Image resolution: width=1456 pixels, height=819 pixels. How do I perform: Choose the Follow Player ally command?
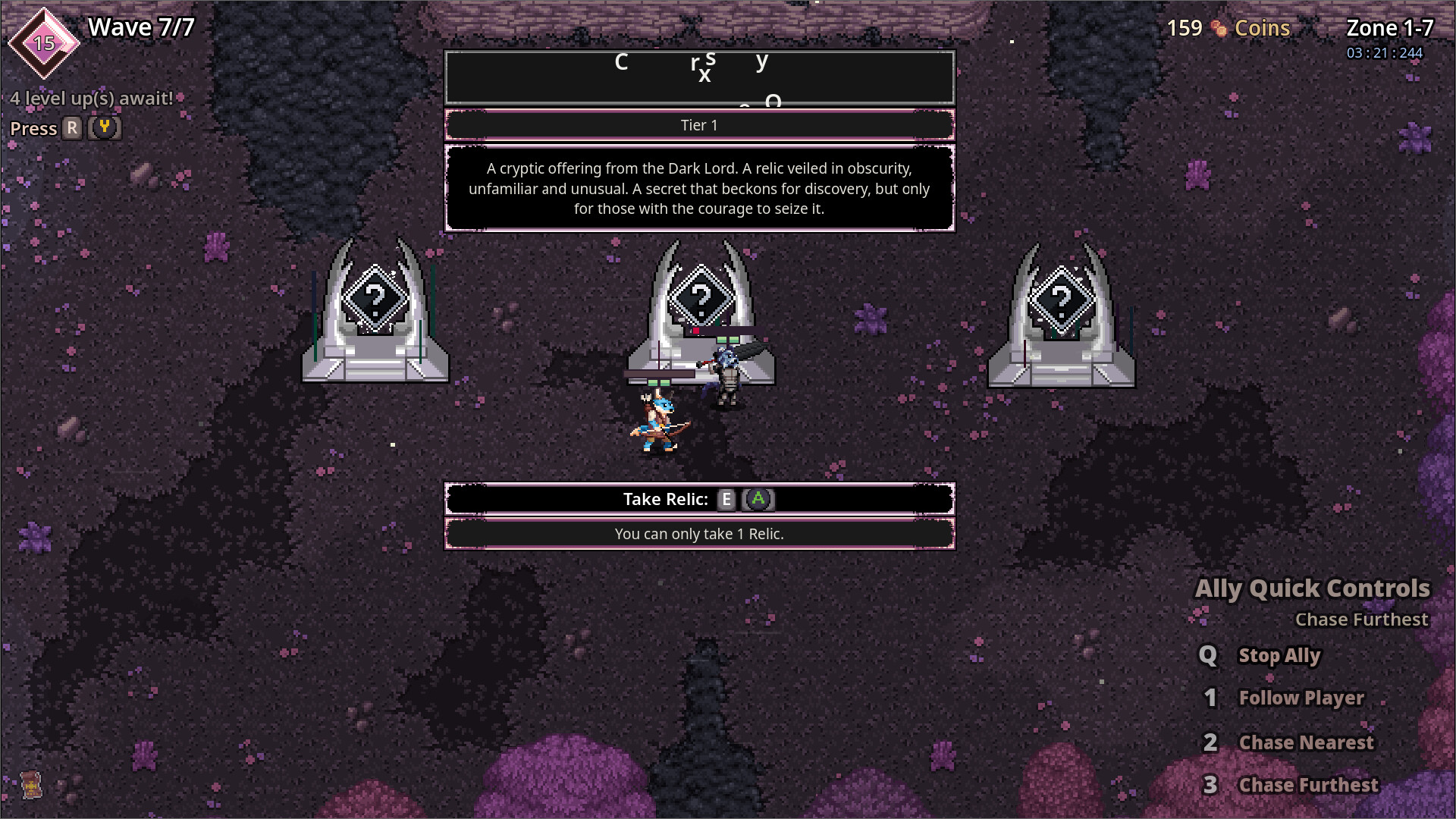pyautogui.click(x=1301, y=698)
